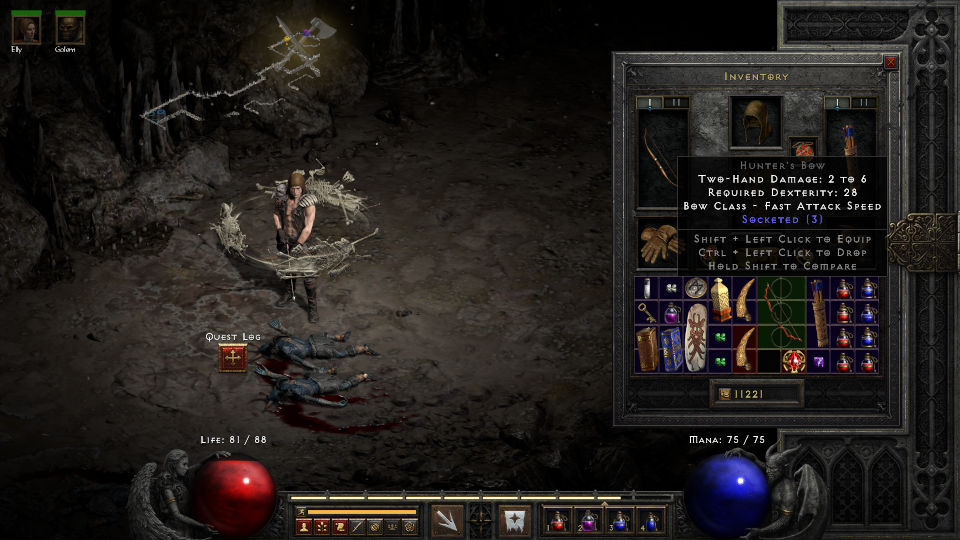Click the gold amount button
This screenshot has height=540, width=960.
[756, 395]
